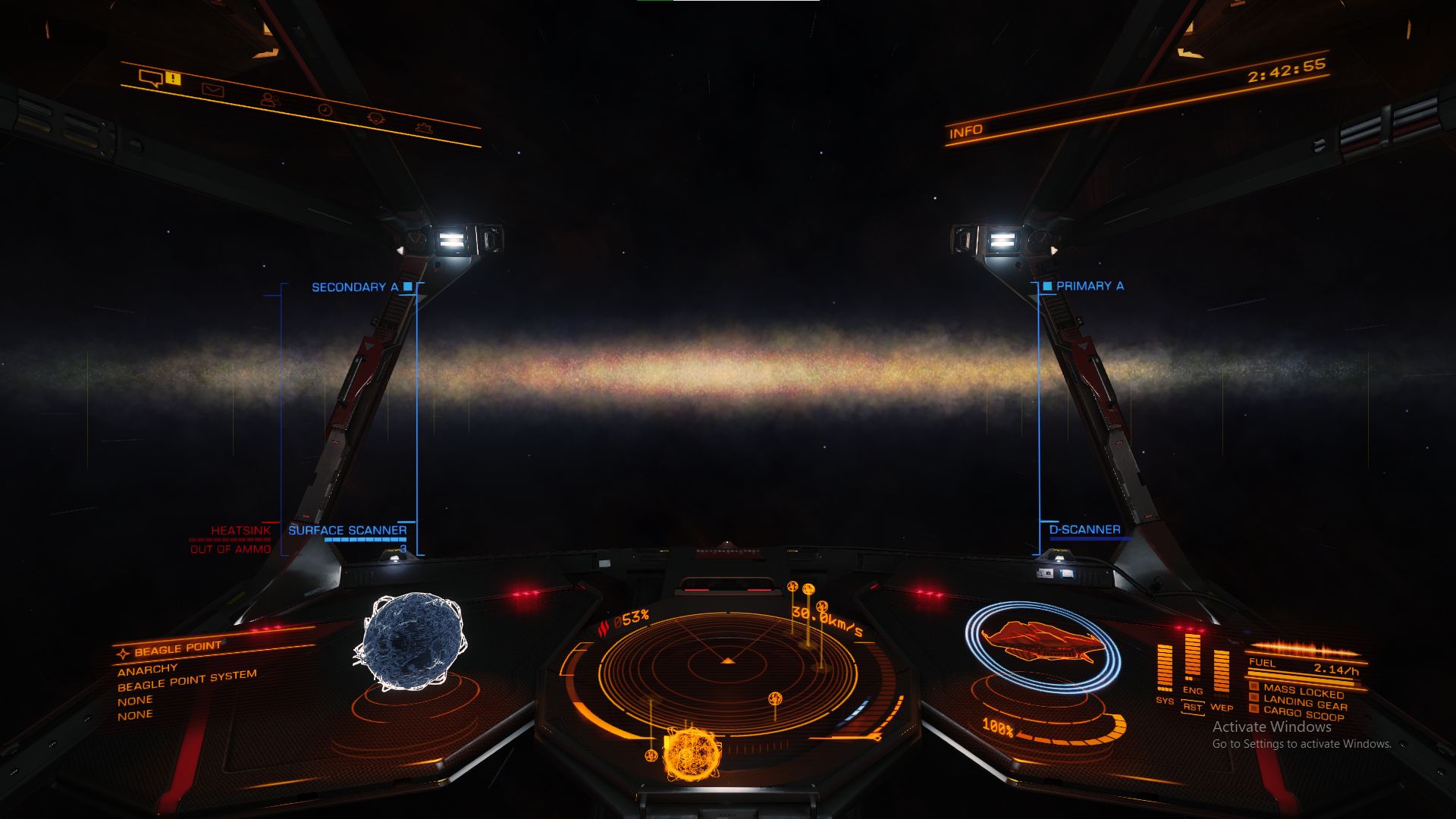Screen dimensions: 1456x819
Task: Toggle the LANDING GEAR indicator
Action: point(1298,702)
